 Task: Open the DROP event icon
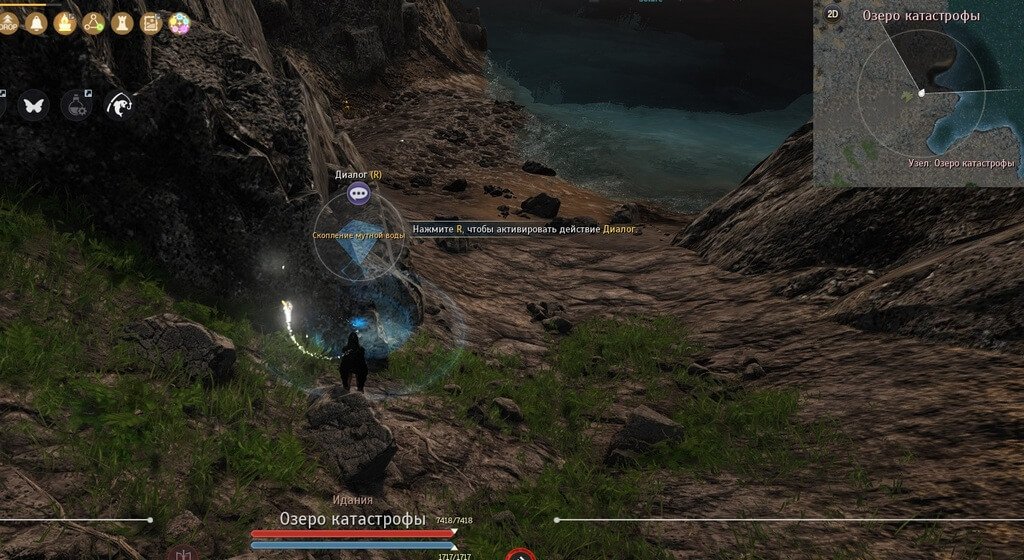[x=8, y=23]
